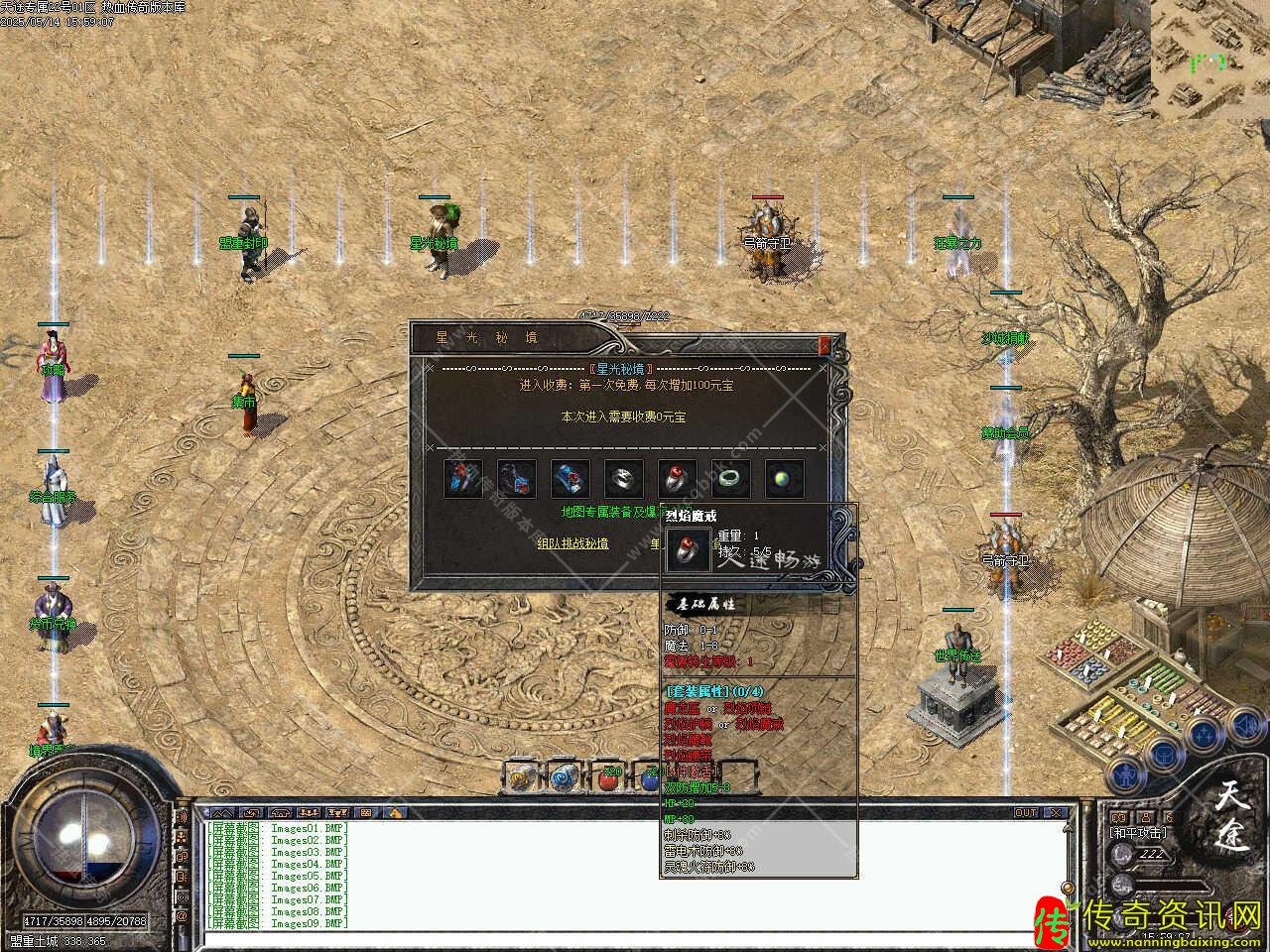This screenshot has height=952, width=1270.
Task: Close the 星光秘境 dialog window
Action: (x=824, y=345)
